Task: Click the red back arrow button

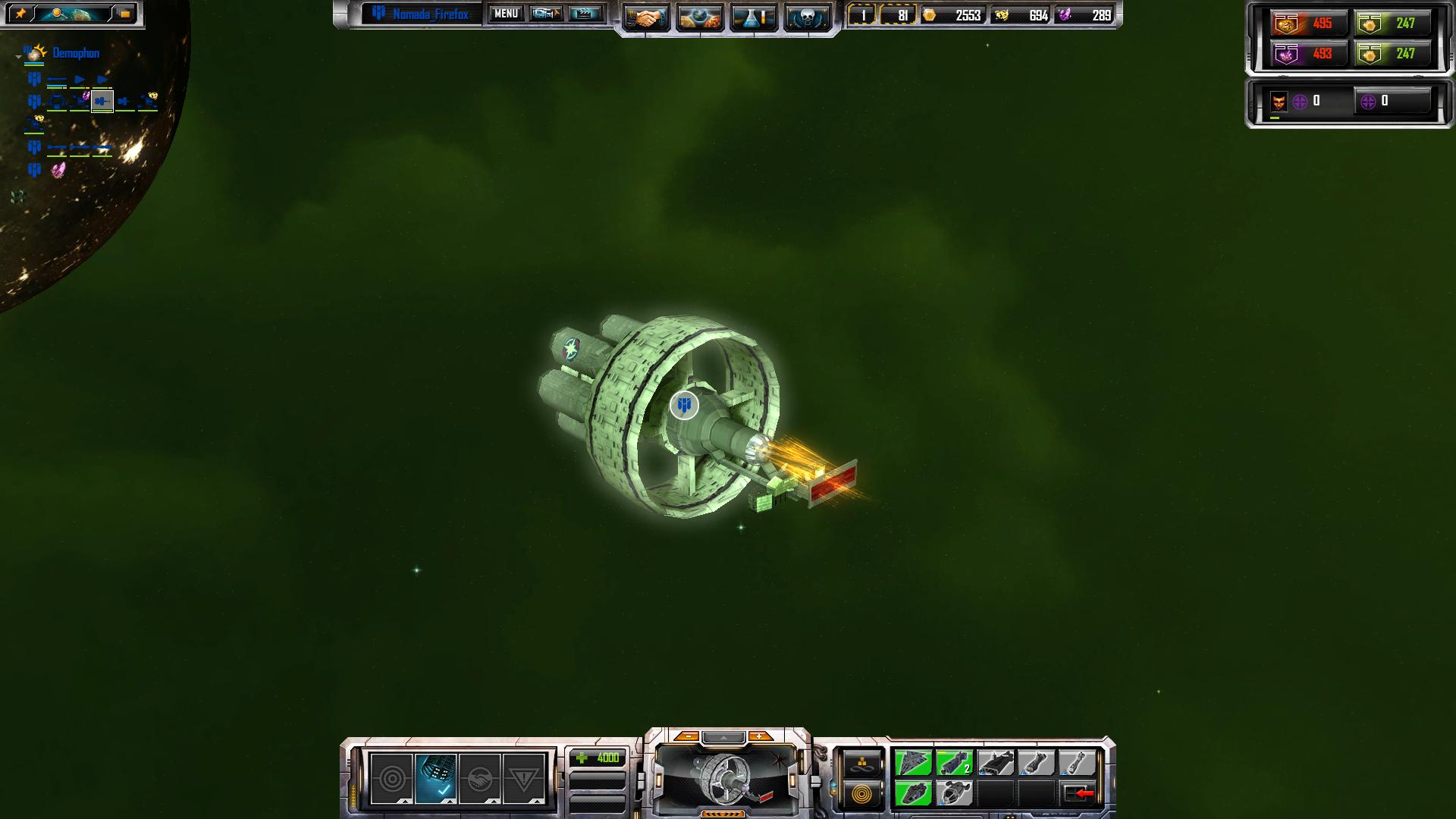Action: (x=1079, y=793)
